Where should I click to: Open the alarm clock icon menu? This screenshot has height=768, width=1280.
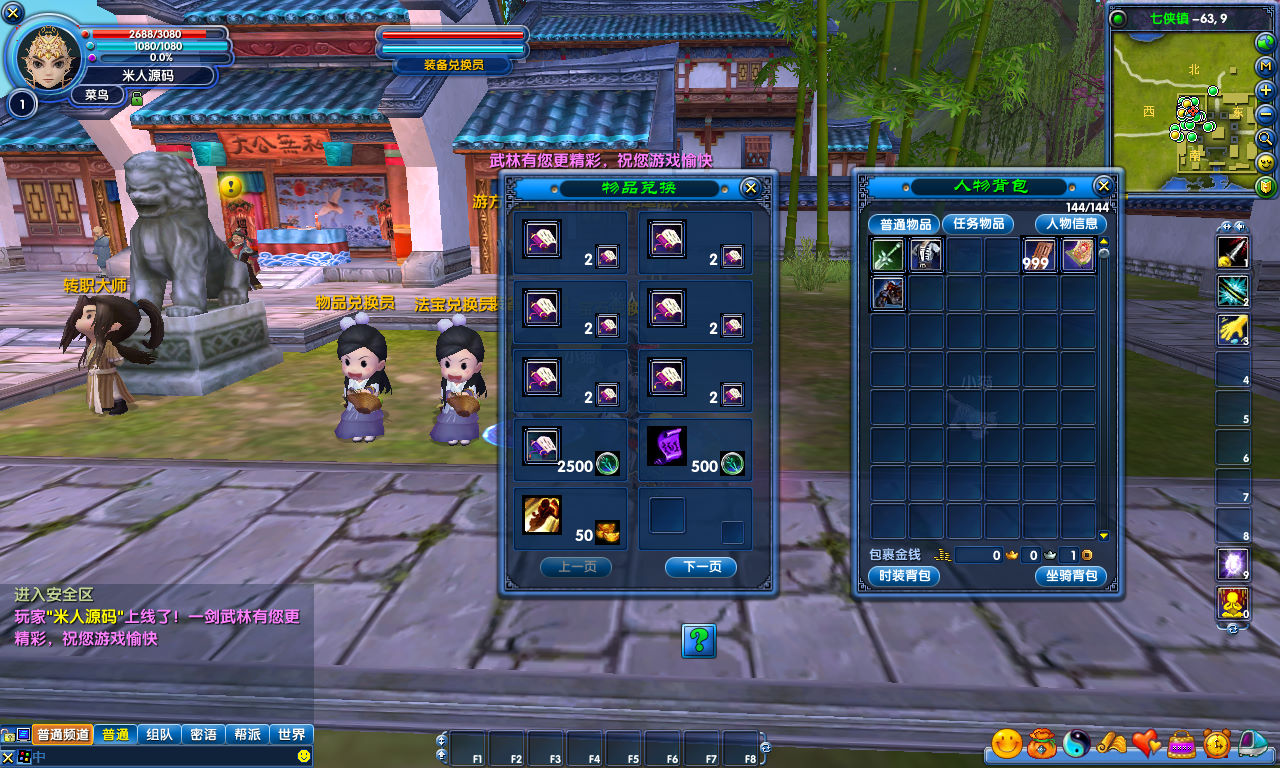(x=1217, y=743)
